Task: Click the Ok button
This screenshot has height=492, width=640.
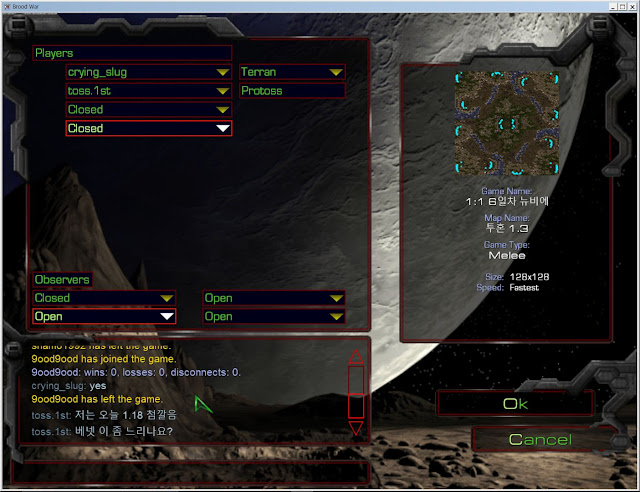Action: point(514,404)
